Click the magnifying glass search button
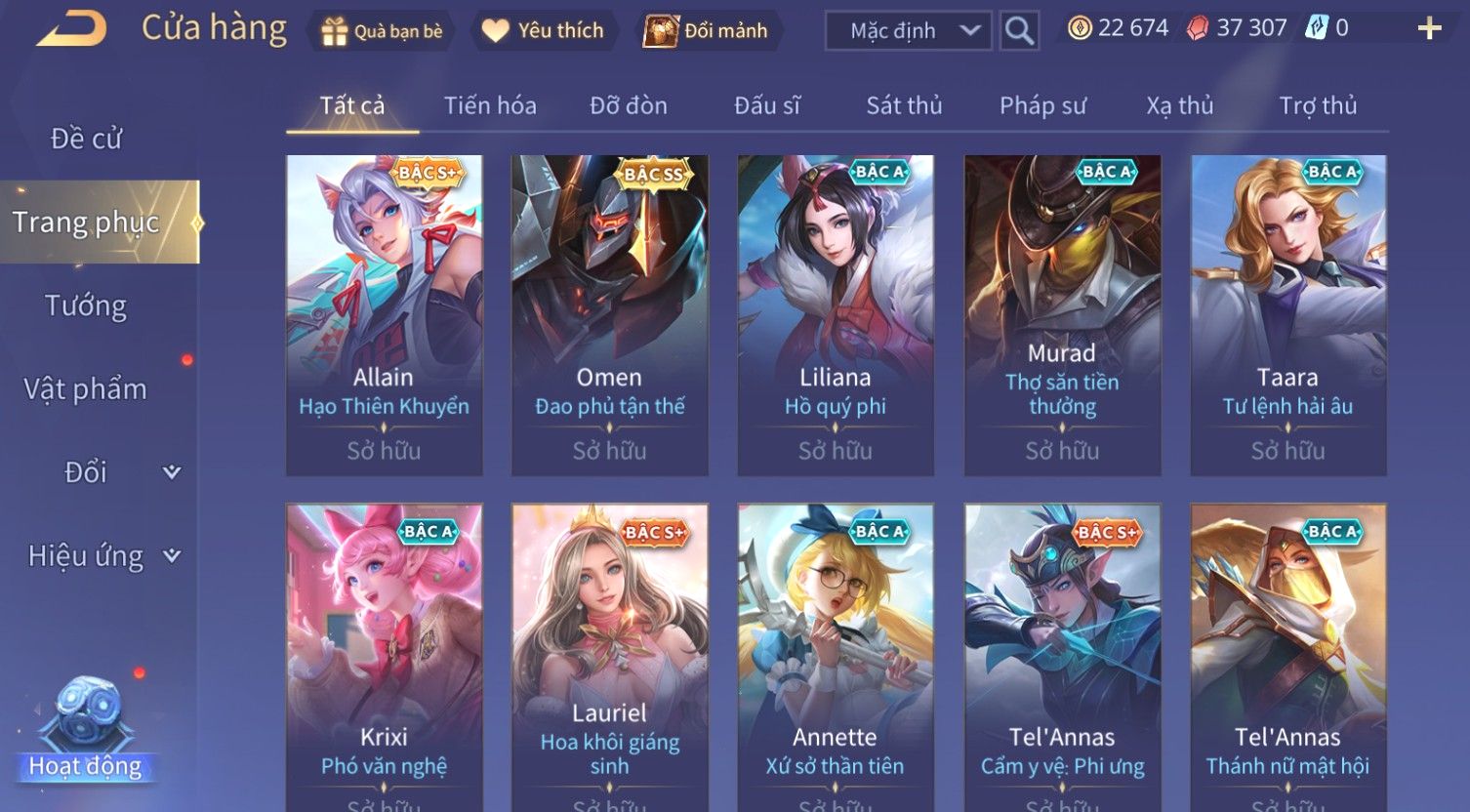1470x812 pixels. (x=1019, y=31)
